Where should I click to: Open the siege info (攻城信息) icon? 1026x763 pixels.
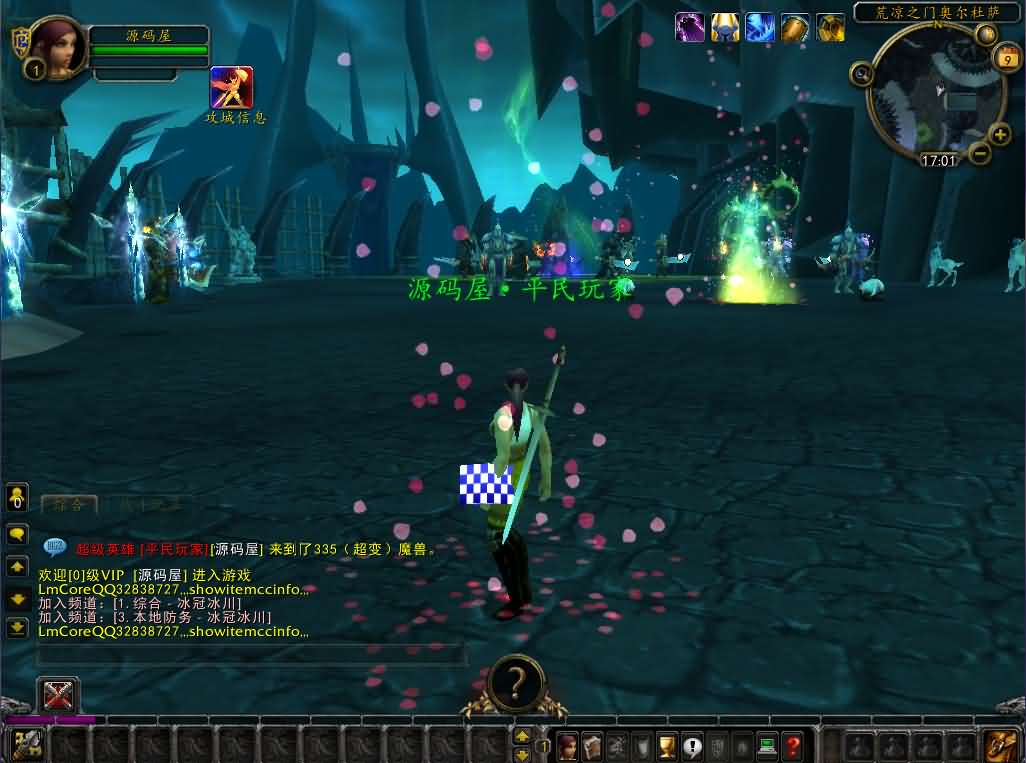(x=231, y=88)
